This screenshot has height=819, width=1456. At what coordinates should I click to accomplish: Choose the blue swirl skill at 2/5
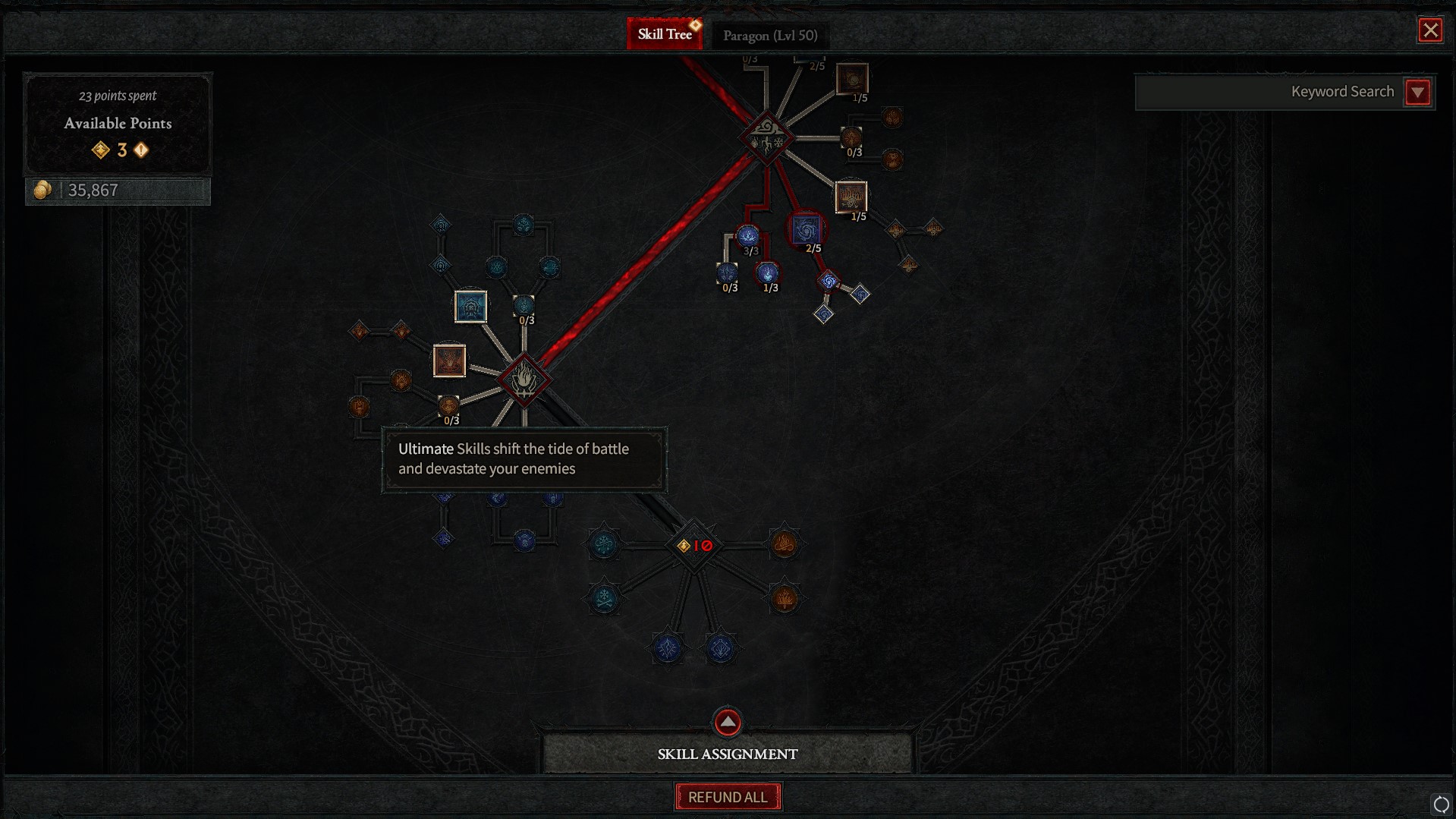tap(806, 229)
